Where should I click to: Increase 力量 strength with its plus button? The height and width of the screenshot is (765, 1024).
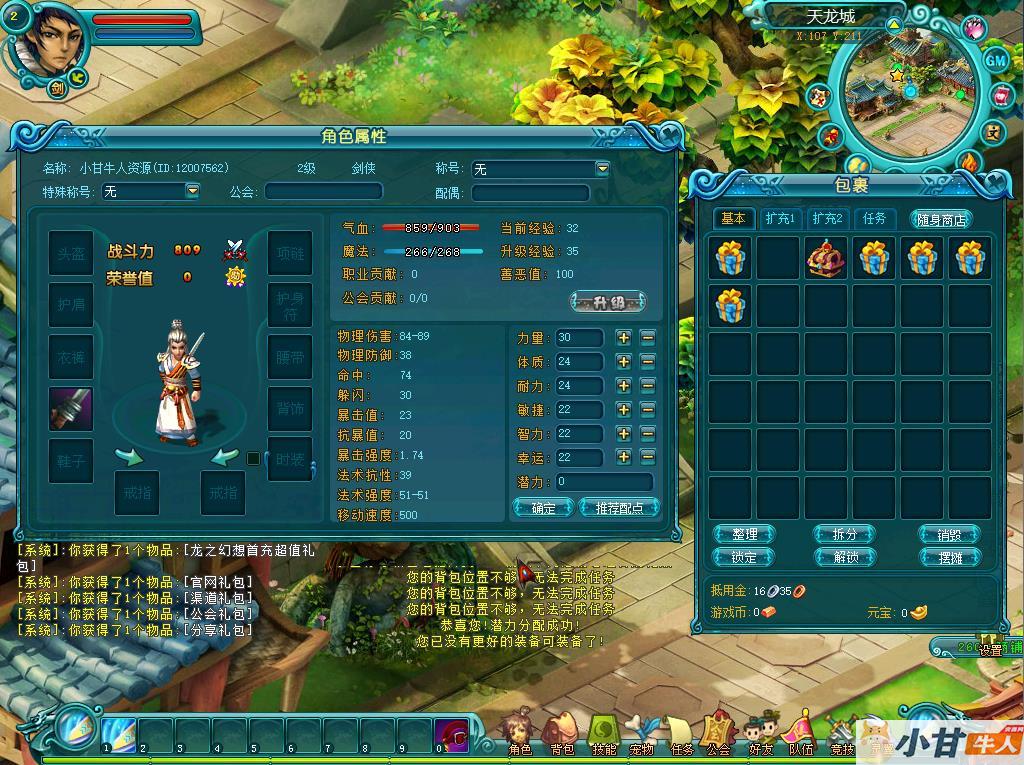[624, 338]
